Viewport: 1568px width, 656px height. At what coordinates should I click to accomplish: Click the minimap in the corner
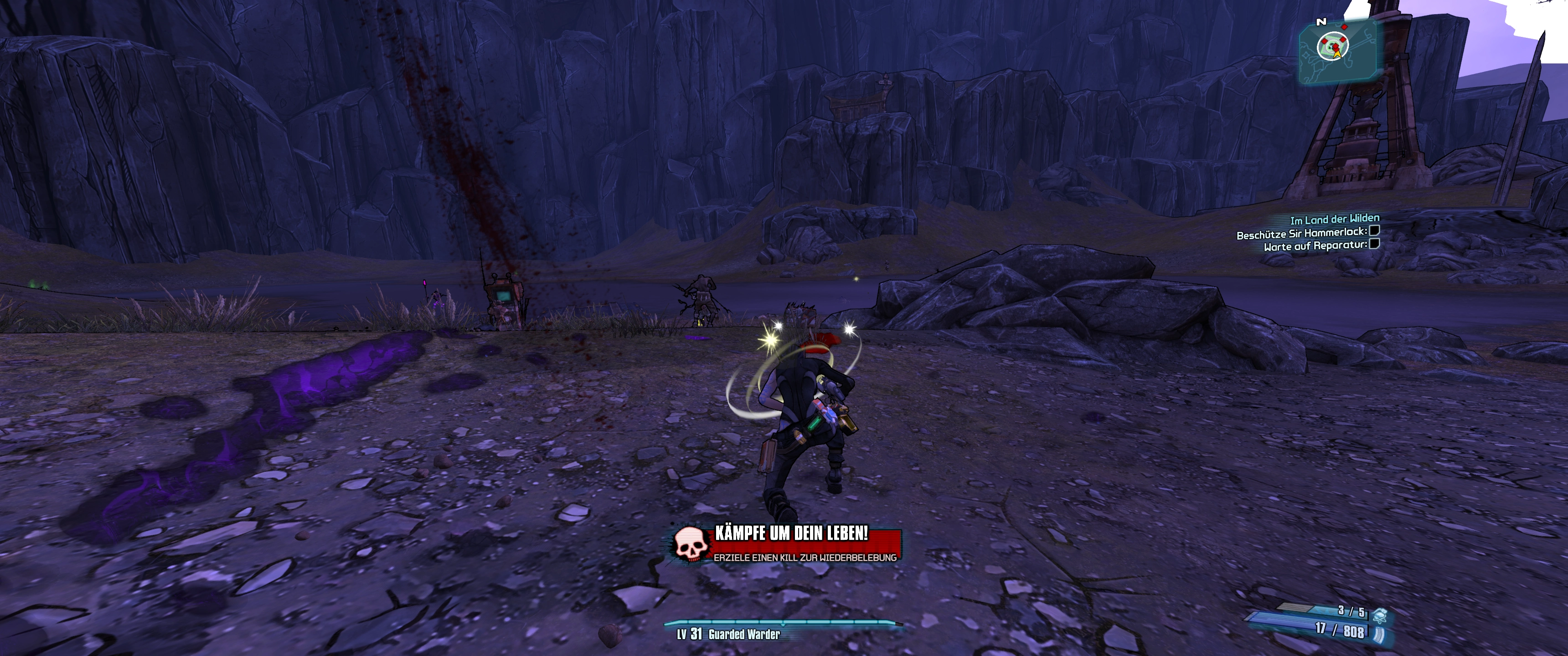tap(1338, 51)
